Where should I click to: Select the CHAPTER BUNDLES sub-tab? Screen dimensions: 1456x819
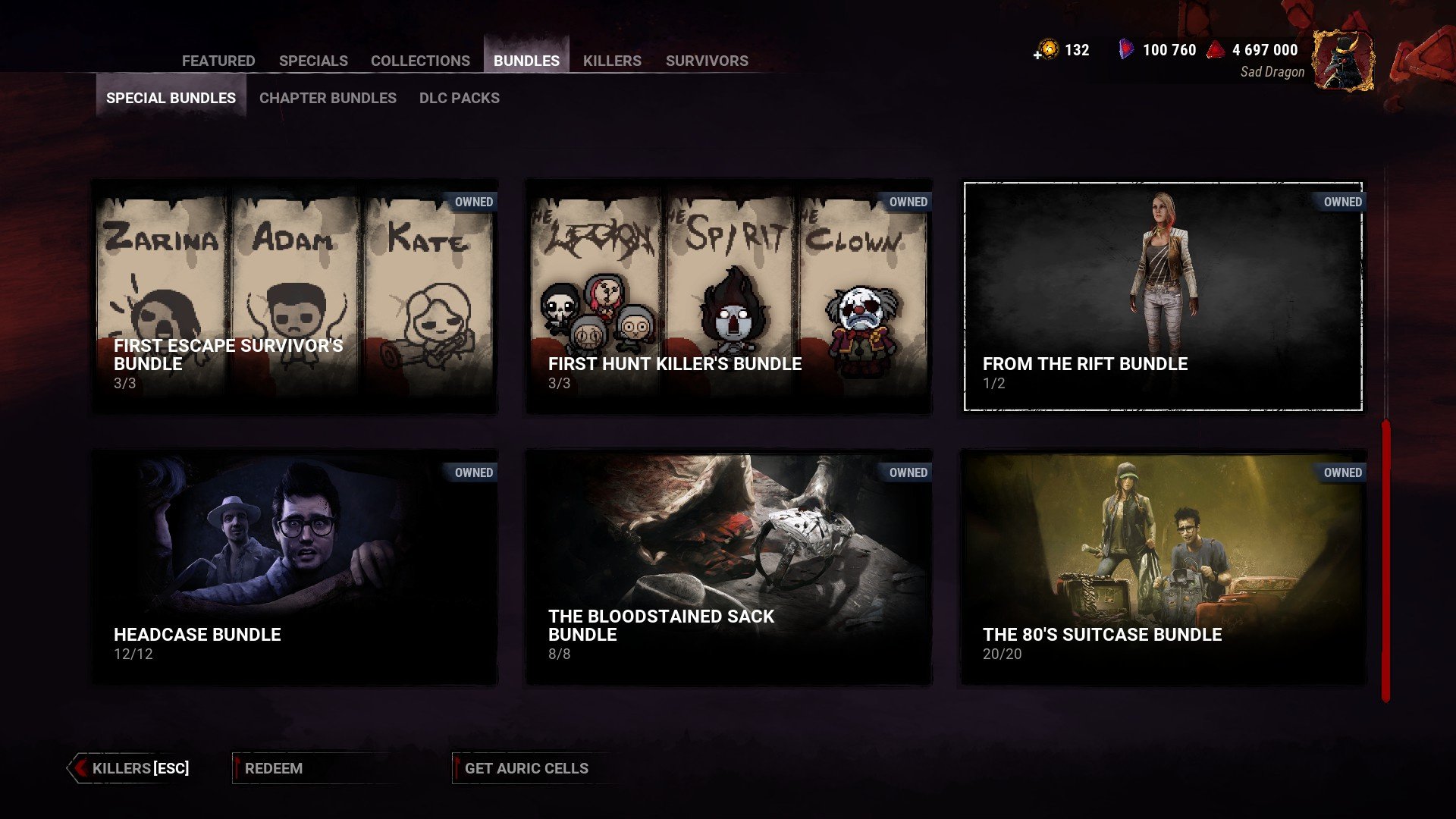coord(327,98)
